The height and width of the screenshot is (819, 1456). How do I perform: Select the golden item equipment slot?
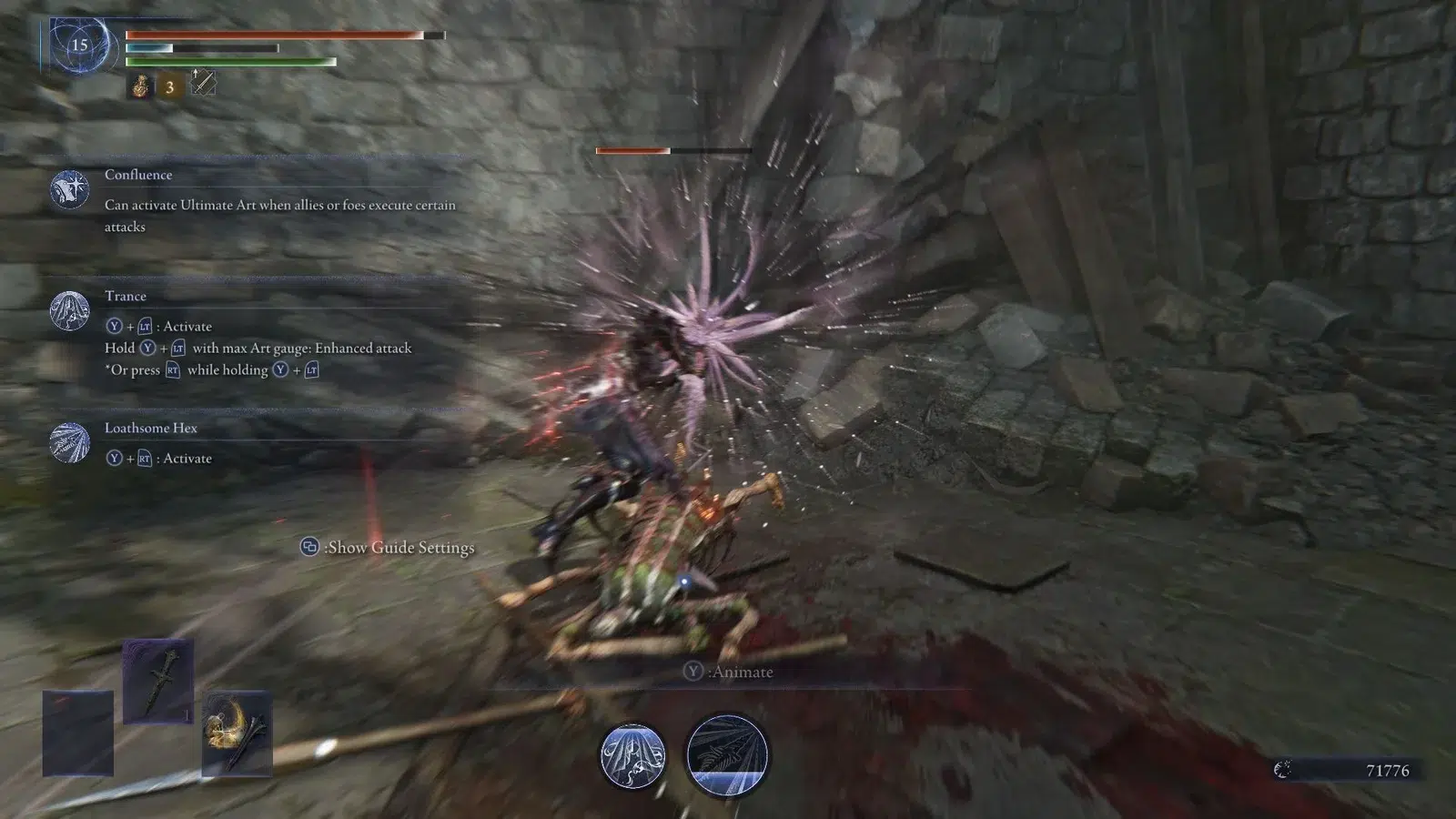237,733
